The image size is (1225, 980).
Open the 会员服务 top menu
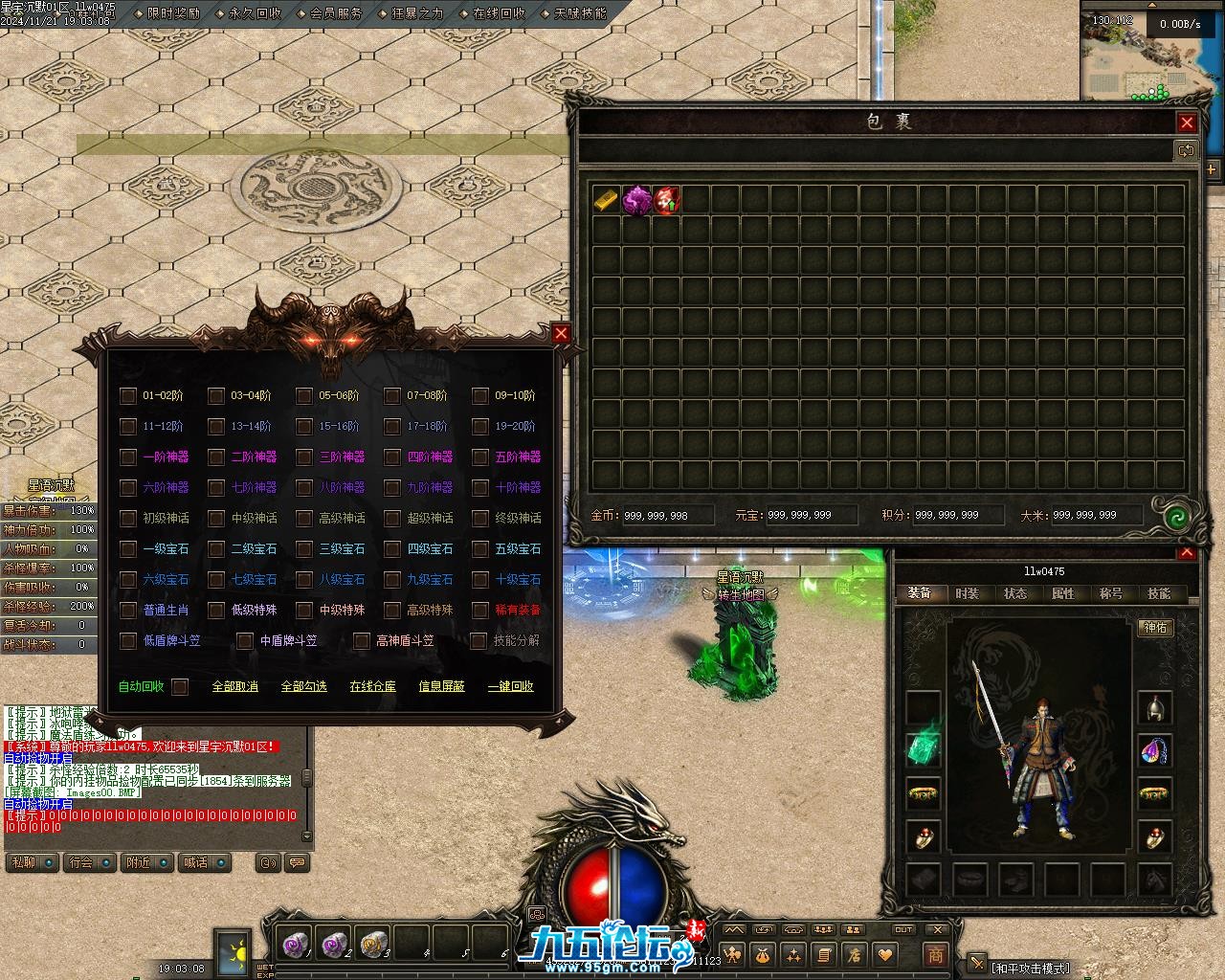coord(337,14)
